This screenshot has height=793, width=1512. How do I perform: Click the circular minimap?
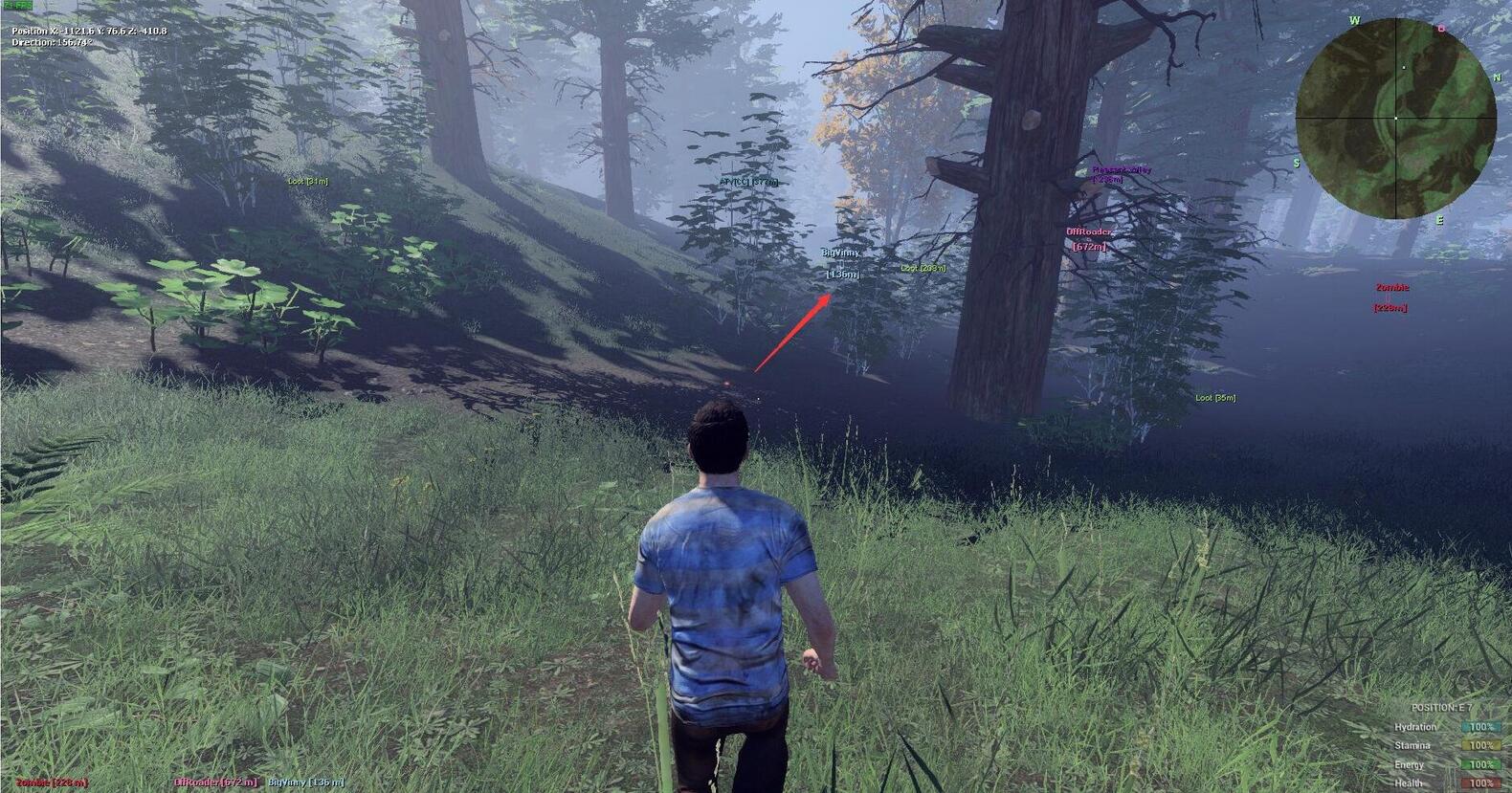coord(1395,118)
